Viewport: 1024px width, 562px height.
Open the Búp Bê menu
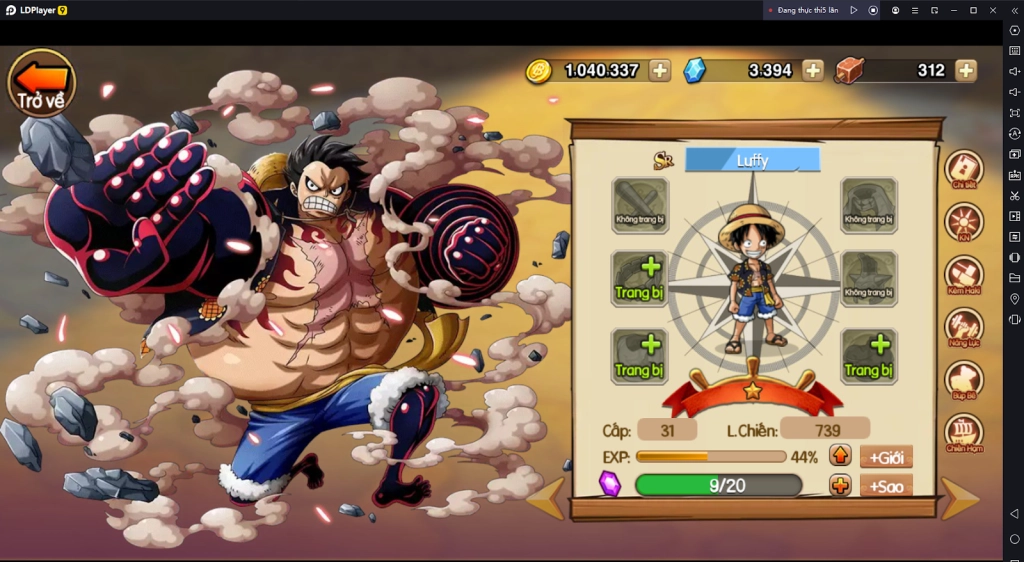click(x=964, y=380)
